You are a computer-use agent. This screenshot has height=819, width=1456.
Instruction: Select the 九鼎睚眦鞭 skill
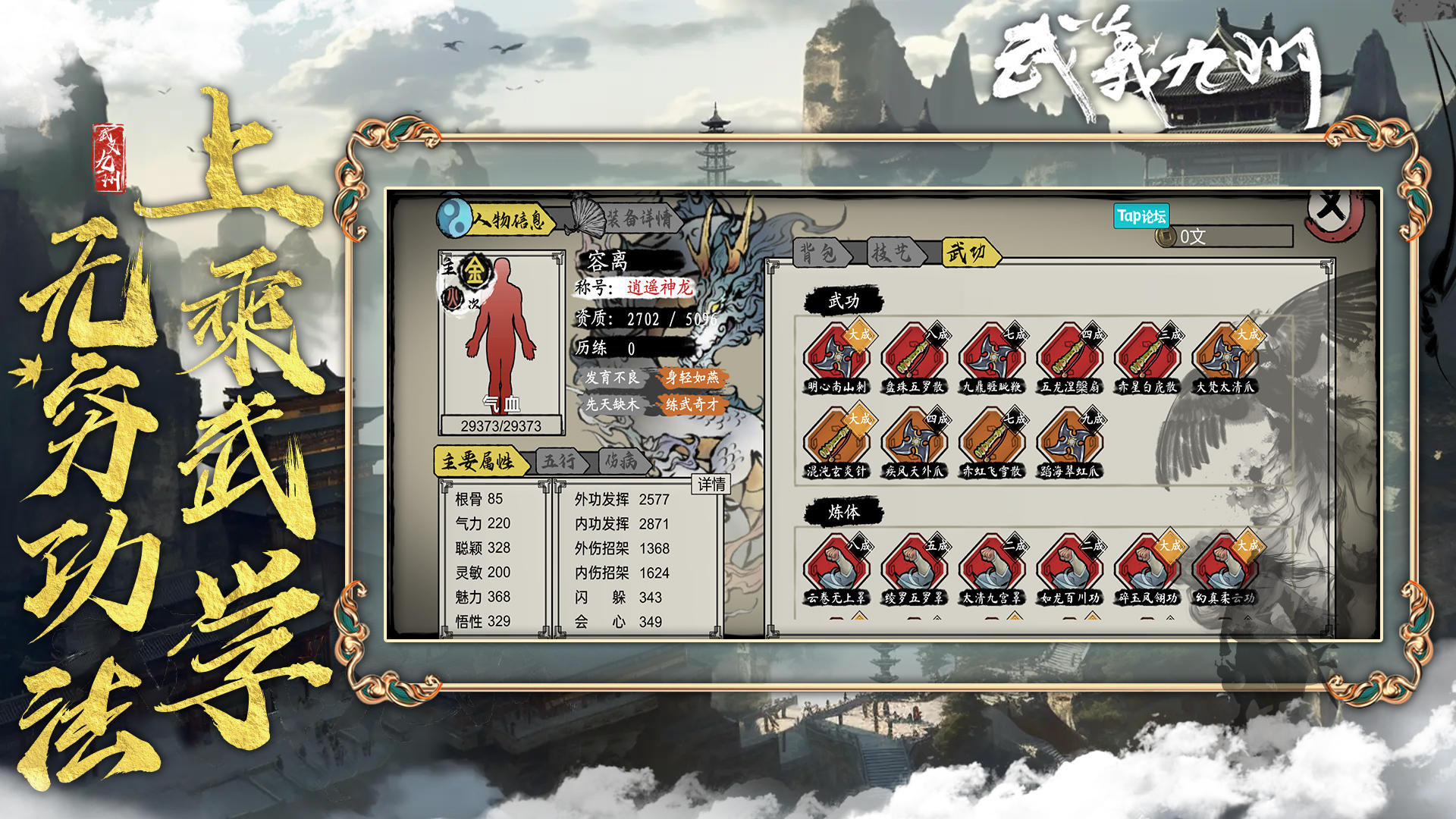point(991,357)
